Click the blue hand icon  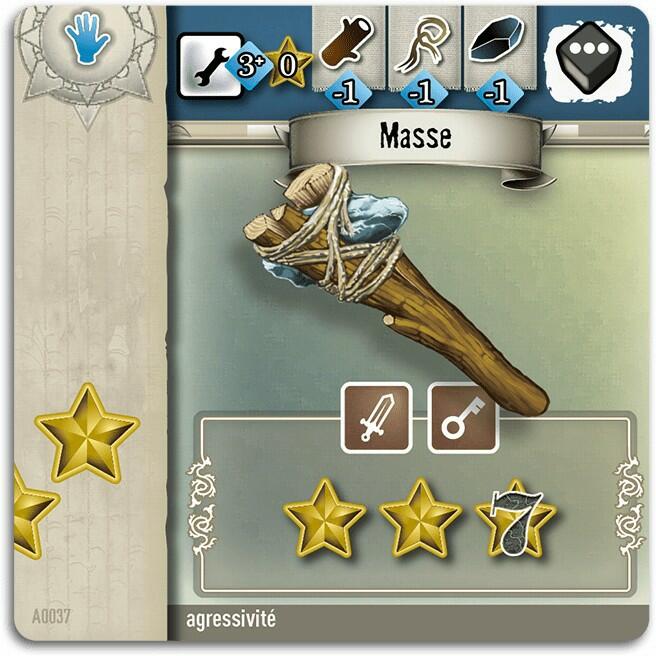pos(87,41)
